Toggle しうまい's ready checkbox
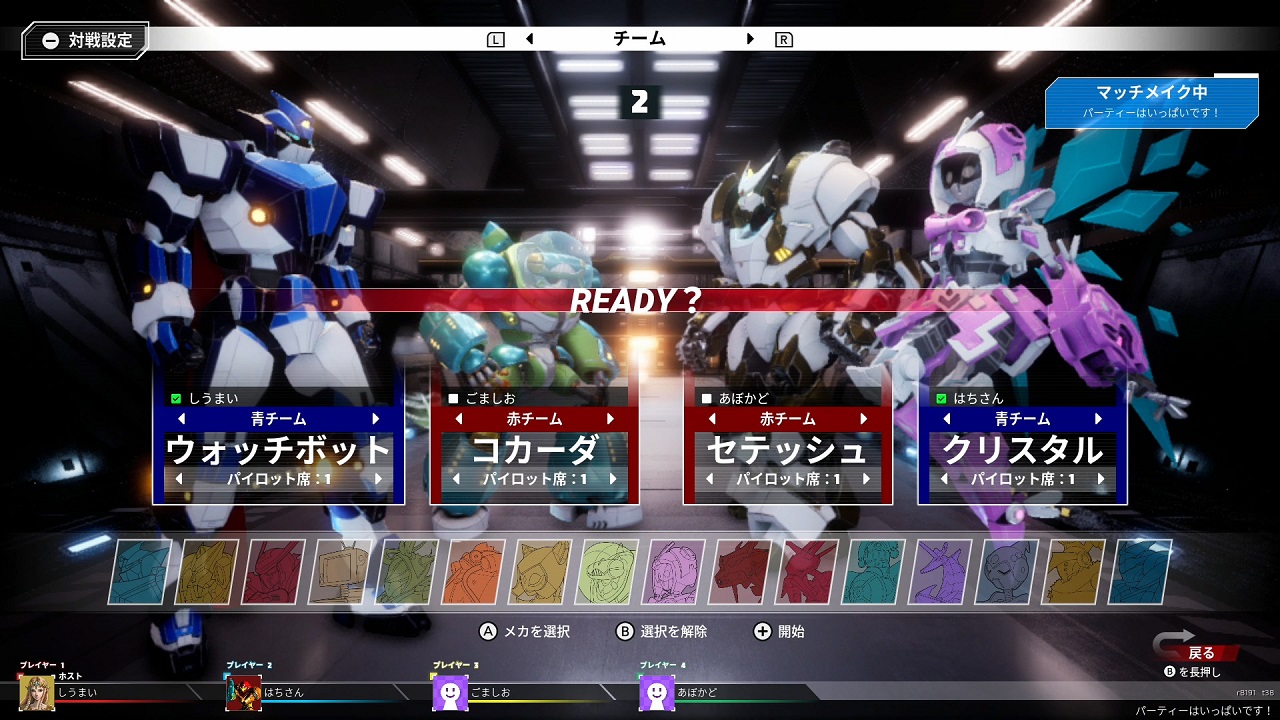1280x720 pixels. click(x=177, y=399)
